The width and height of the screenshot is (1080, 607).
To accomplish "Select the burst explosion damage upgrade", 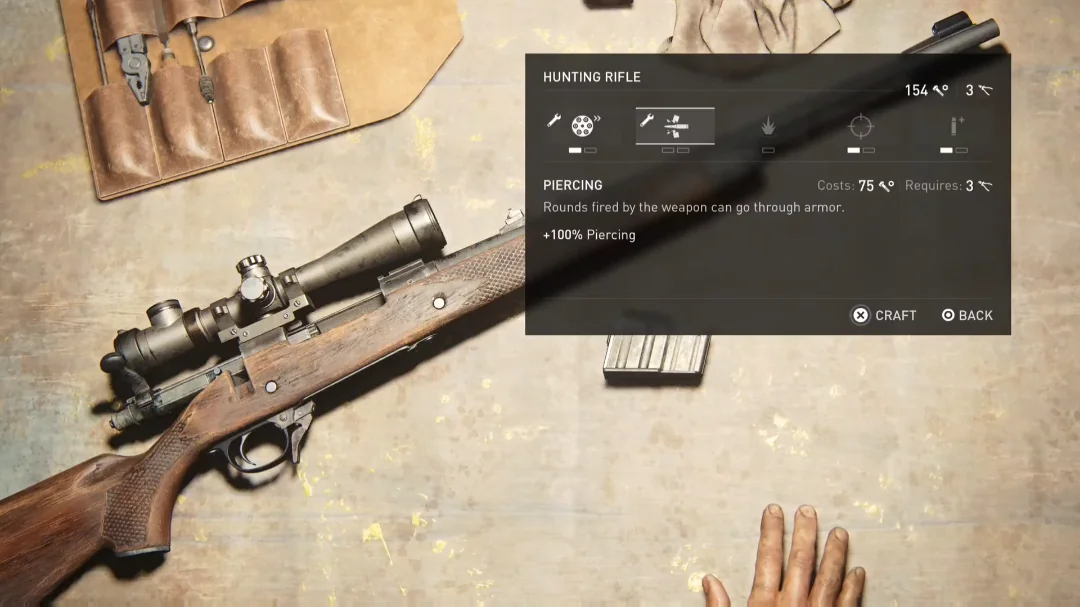I will (x=768, y=127).
